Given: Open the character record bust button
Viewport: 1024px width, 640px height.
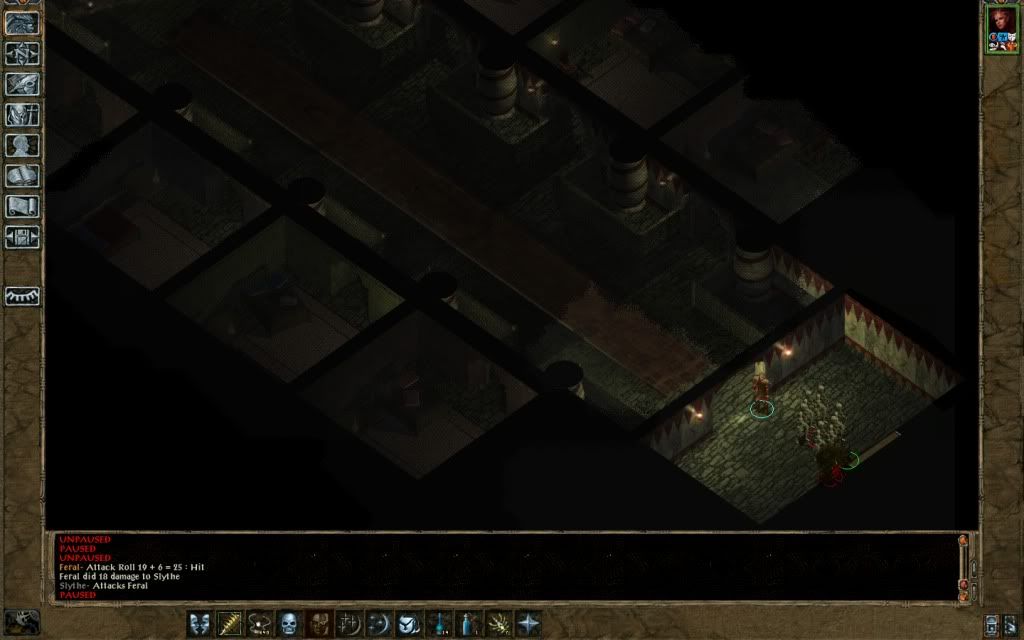Looking at the screenshot, I should tap(22, 146).
